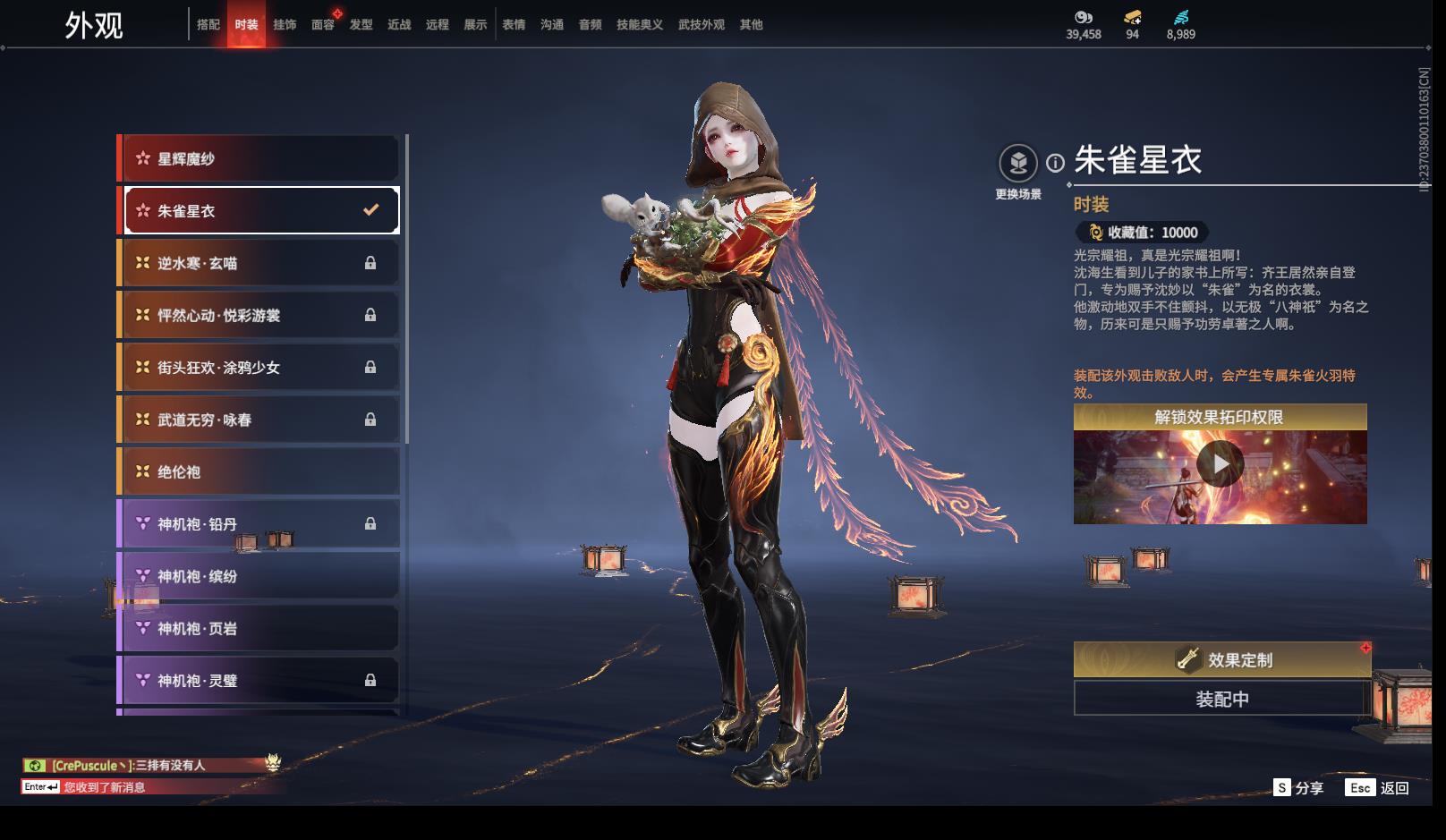The height and width of the screenshot is (840, 1446).
Task: Select the 绝伦袍 outfit row
Action: pyautogui.click(x=259, y=471)
